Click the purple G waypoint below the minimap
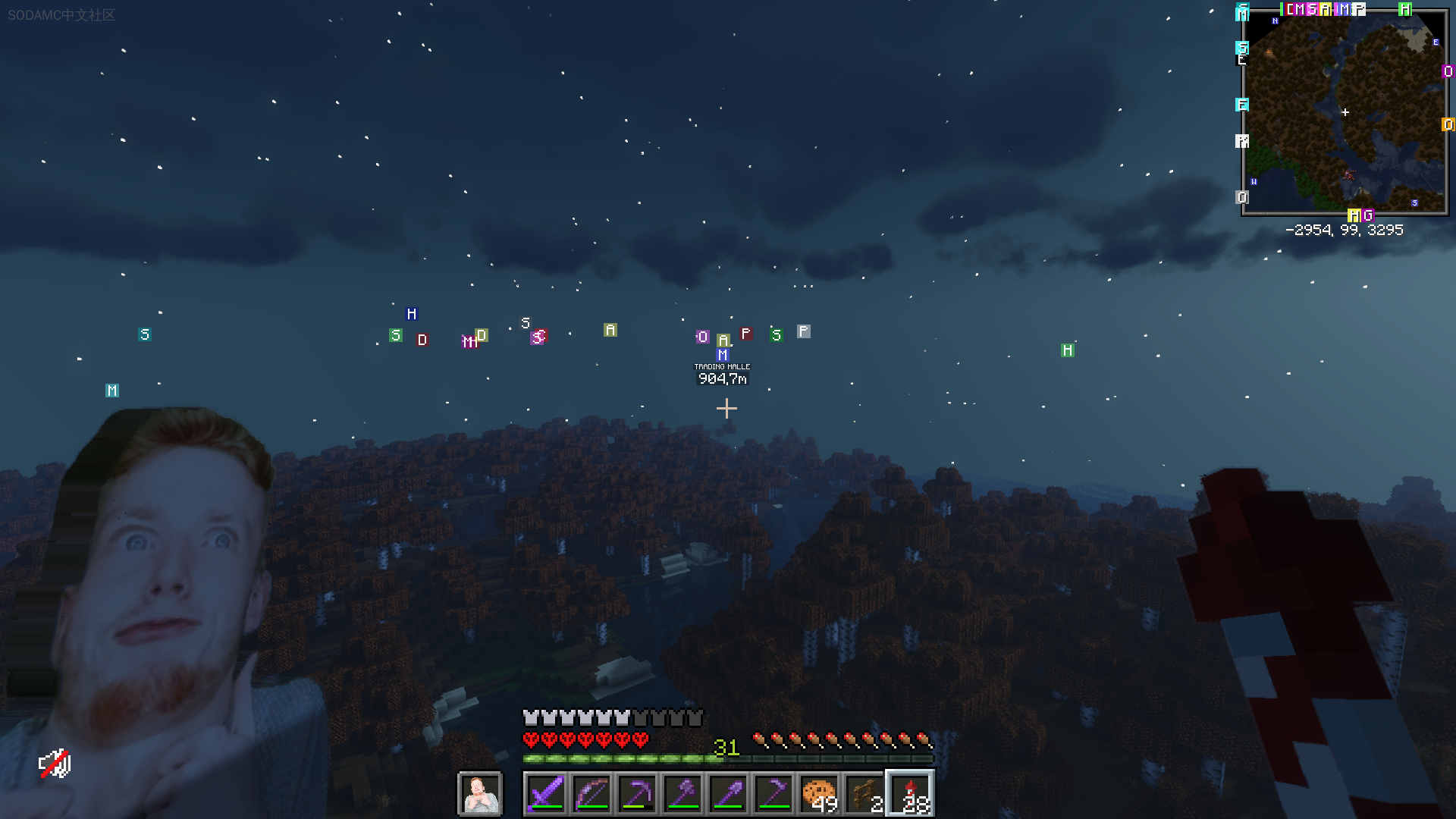This screenshot has height=819, width=1456. coord(1368,215)
